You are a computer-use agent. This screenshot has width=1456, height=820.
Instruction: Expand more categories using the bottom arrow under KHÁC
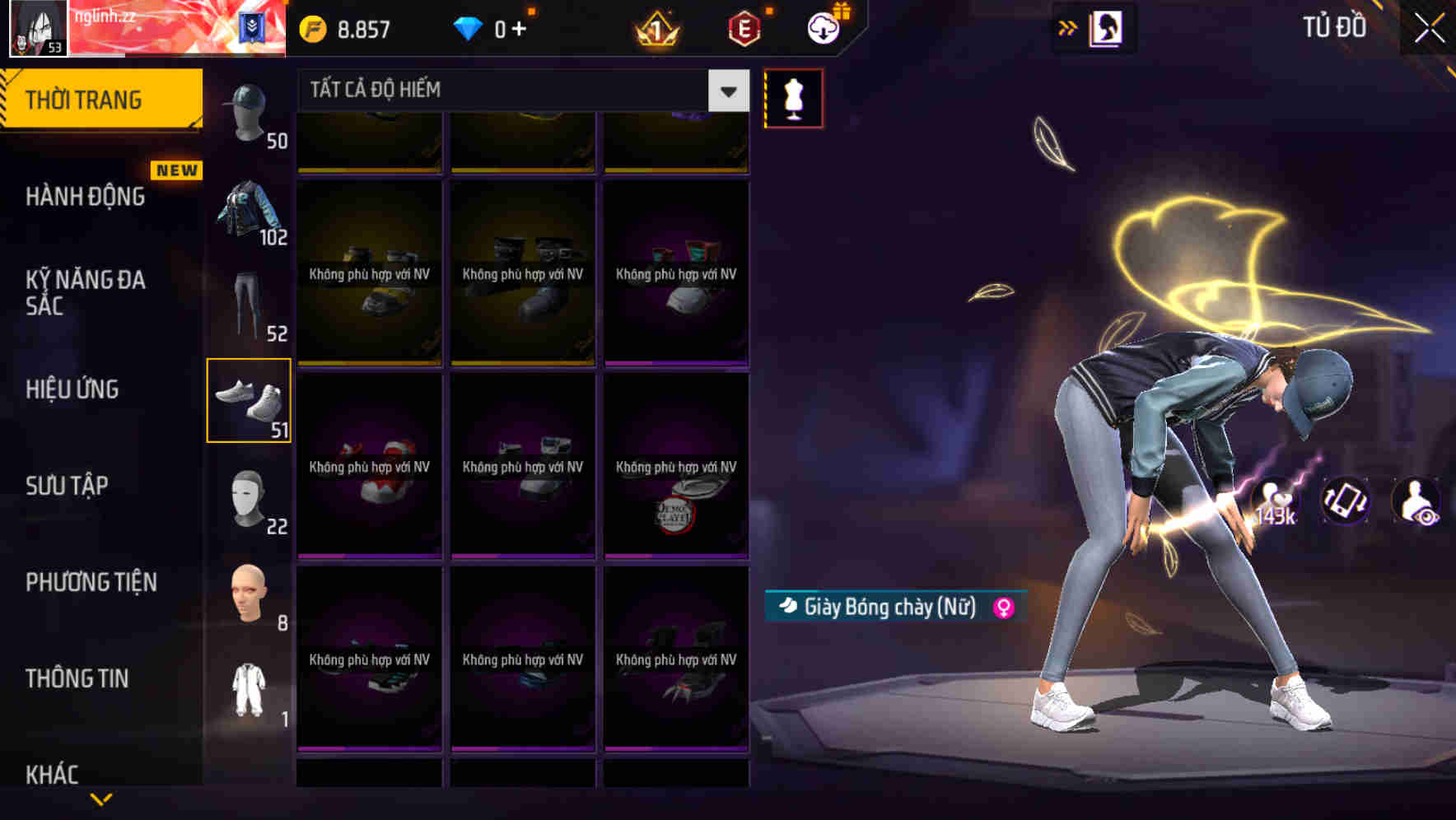tap(101, 800)
